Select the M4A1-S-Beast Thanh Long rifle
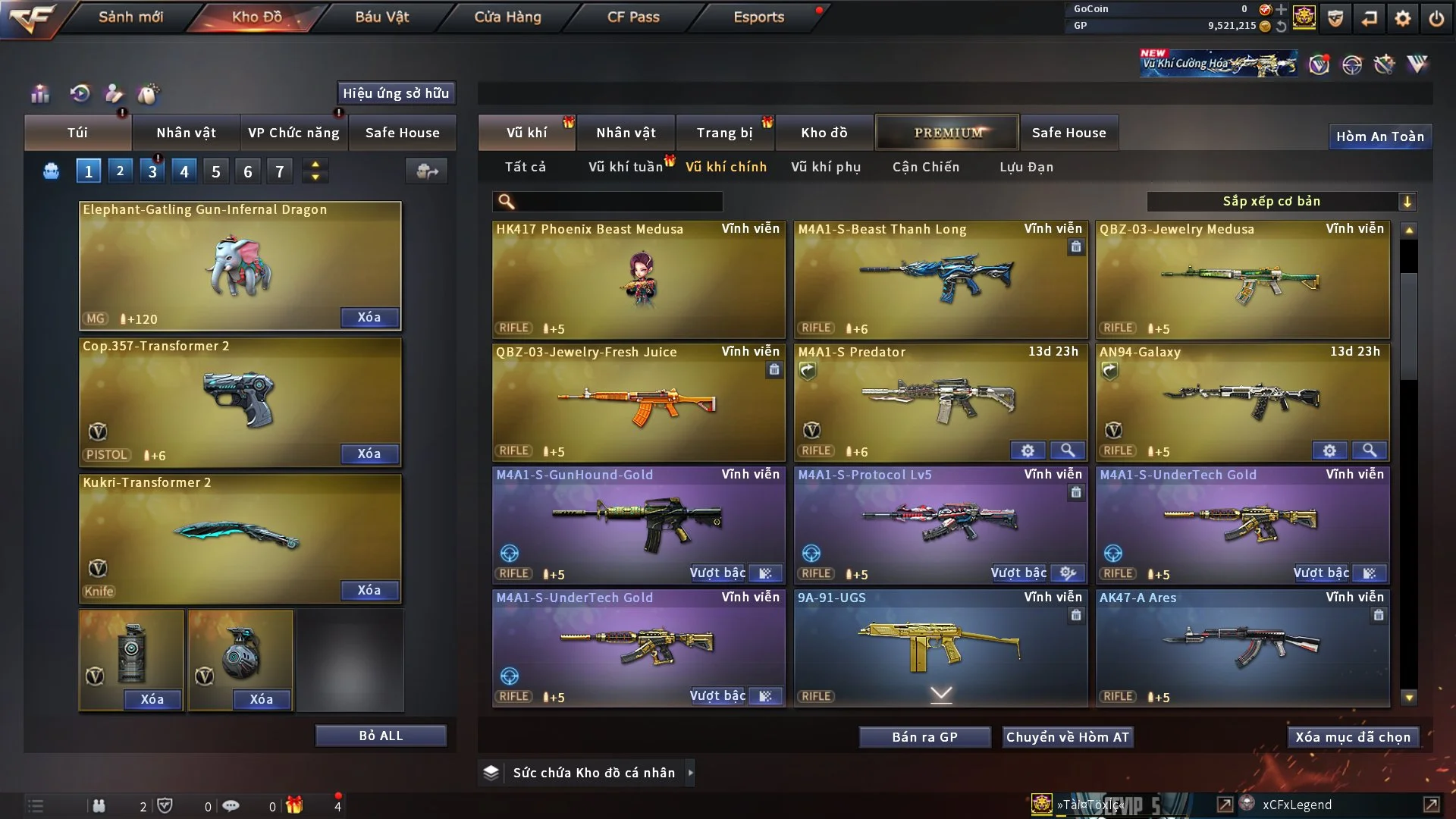This screenshot has height=819, width=1456. pyautogui.click(x=940, y=279)
